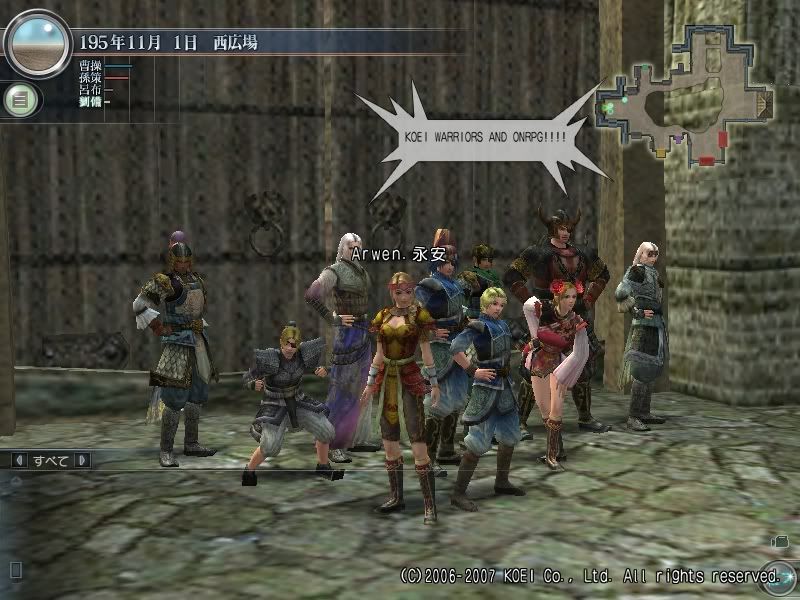800x600 pixels.
Task: Click the left arrow beside すべて
Action: point(18,460)
